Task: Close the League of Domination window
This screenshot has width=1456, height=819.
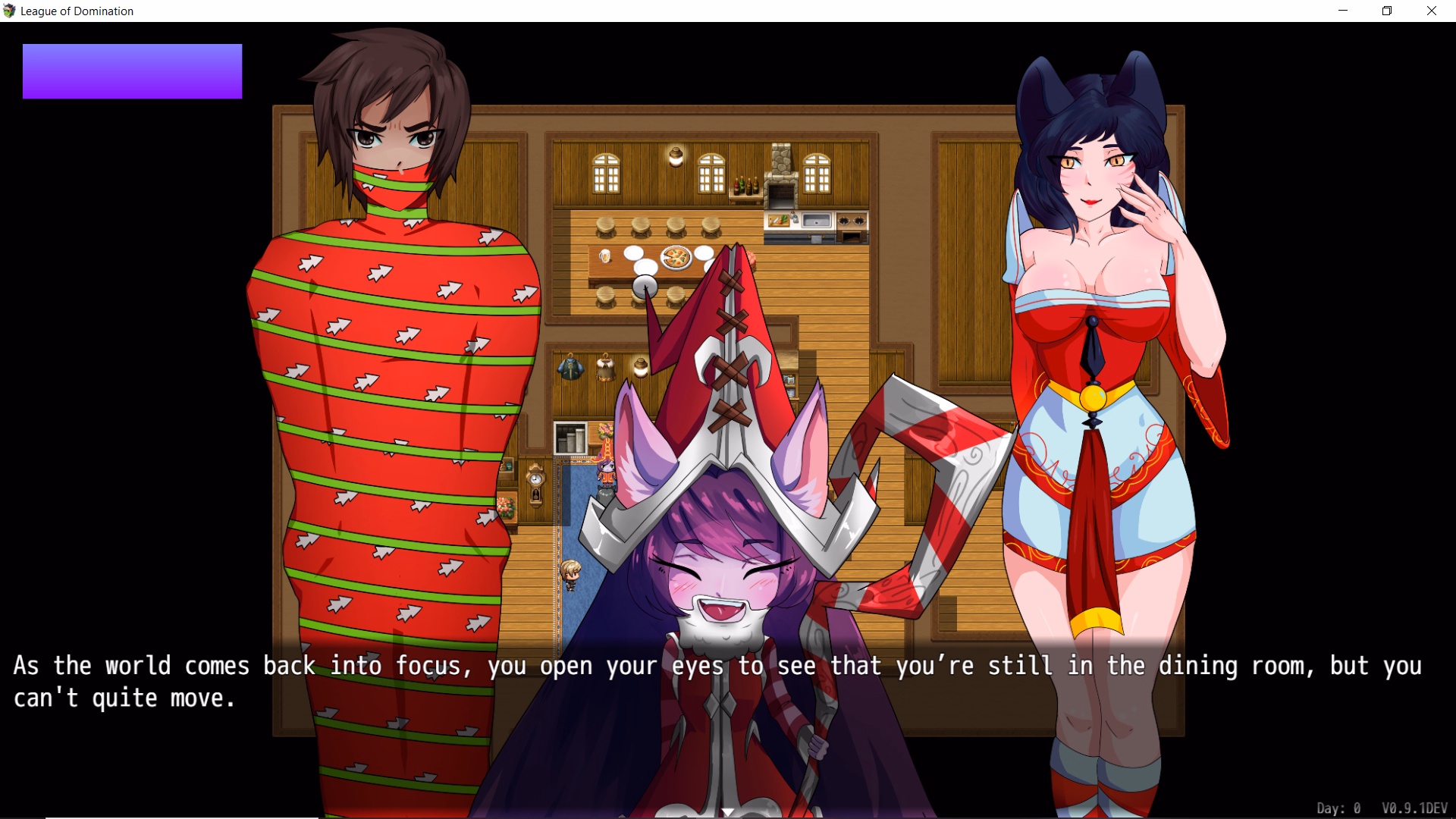Action: [x=1432, y=11]
